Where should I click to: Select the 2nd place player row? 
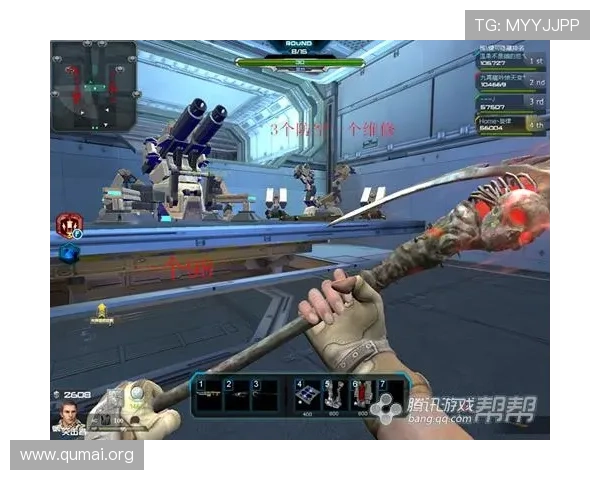pos(510,80)
